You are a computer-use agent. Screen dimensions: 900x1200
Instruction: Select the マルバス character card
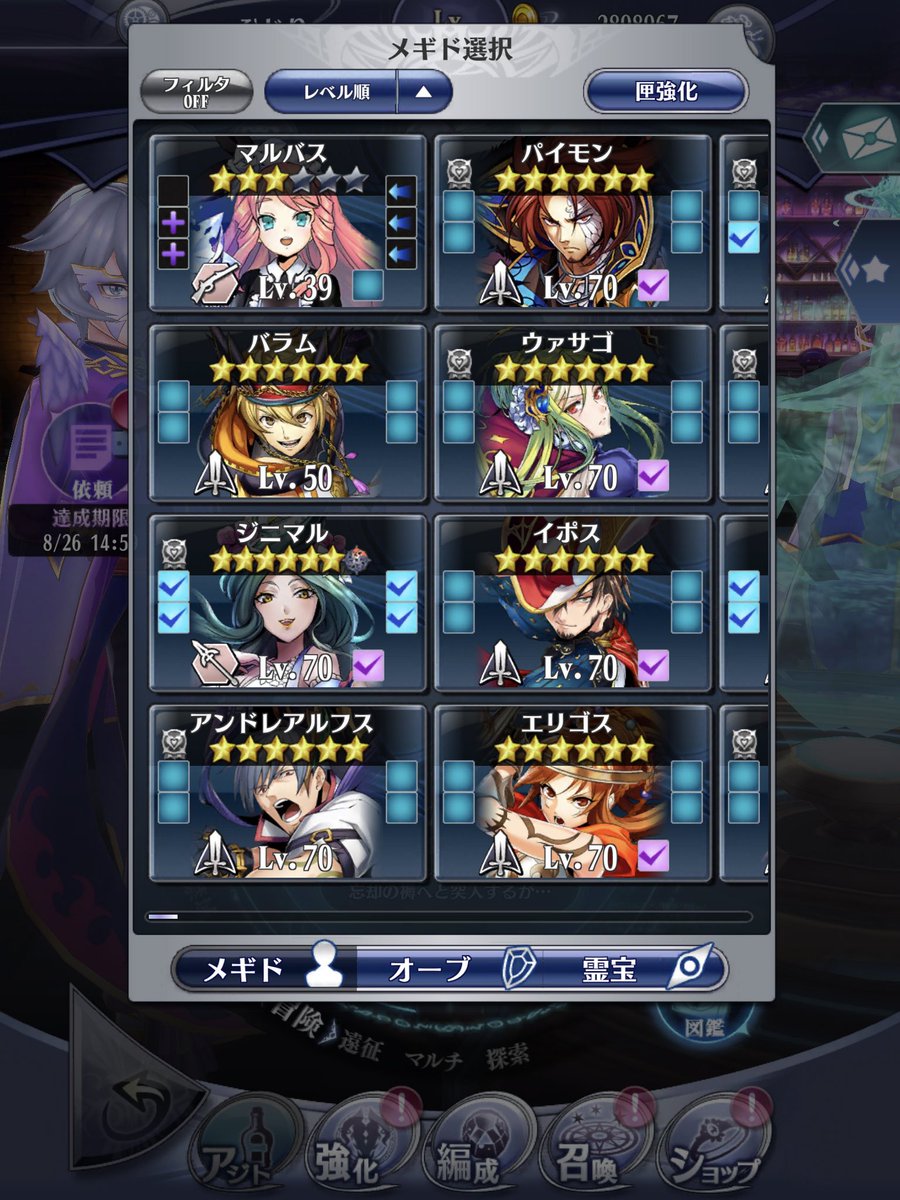pyautogui.click(x=288, y=224)
